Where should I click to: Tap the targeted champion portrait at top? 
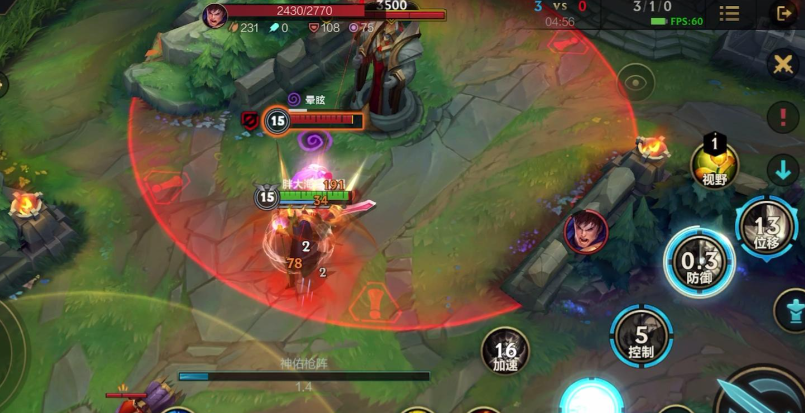(x=215, y=16)
